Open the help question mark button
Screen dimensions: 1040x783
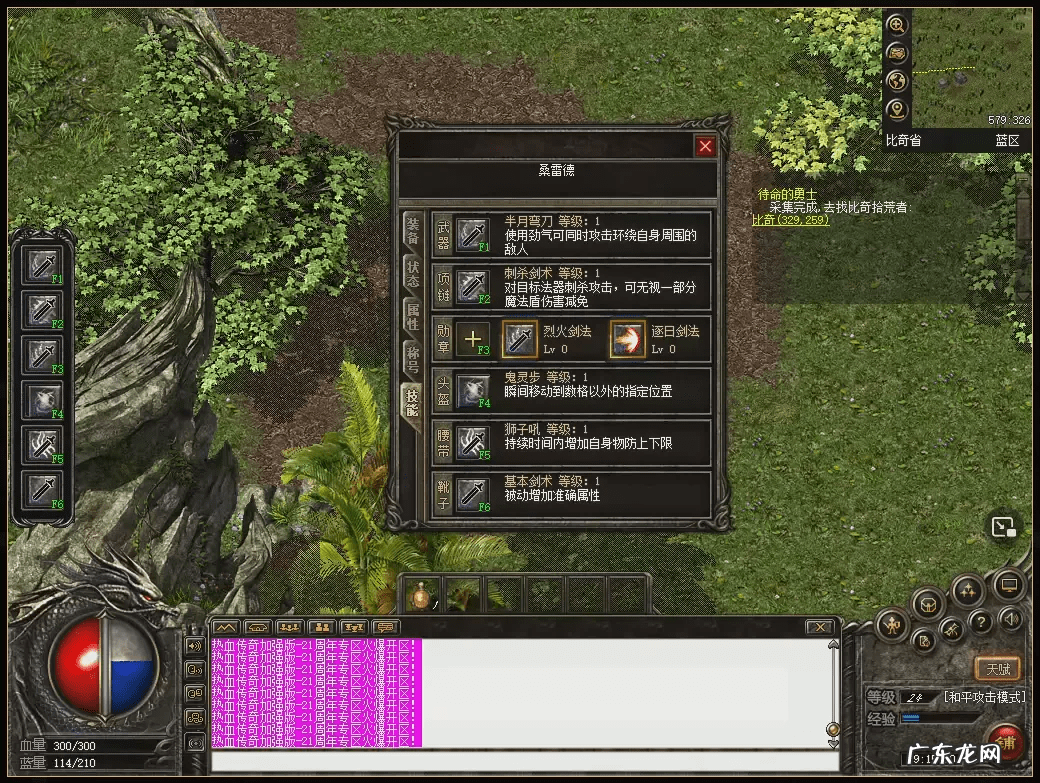point(981,622)
